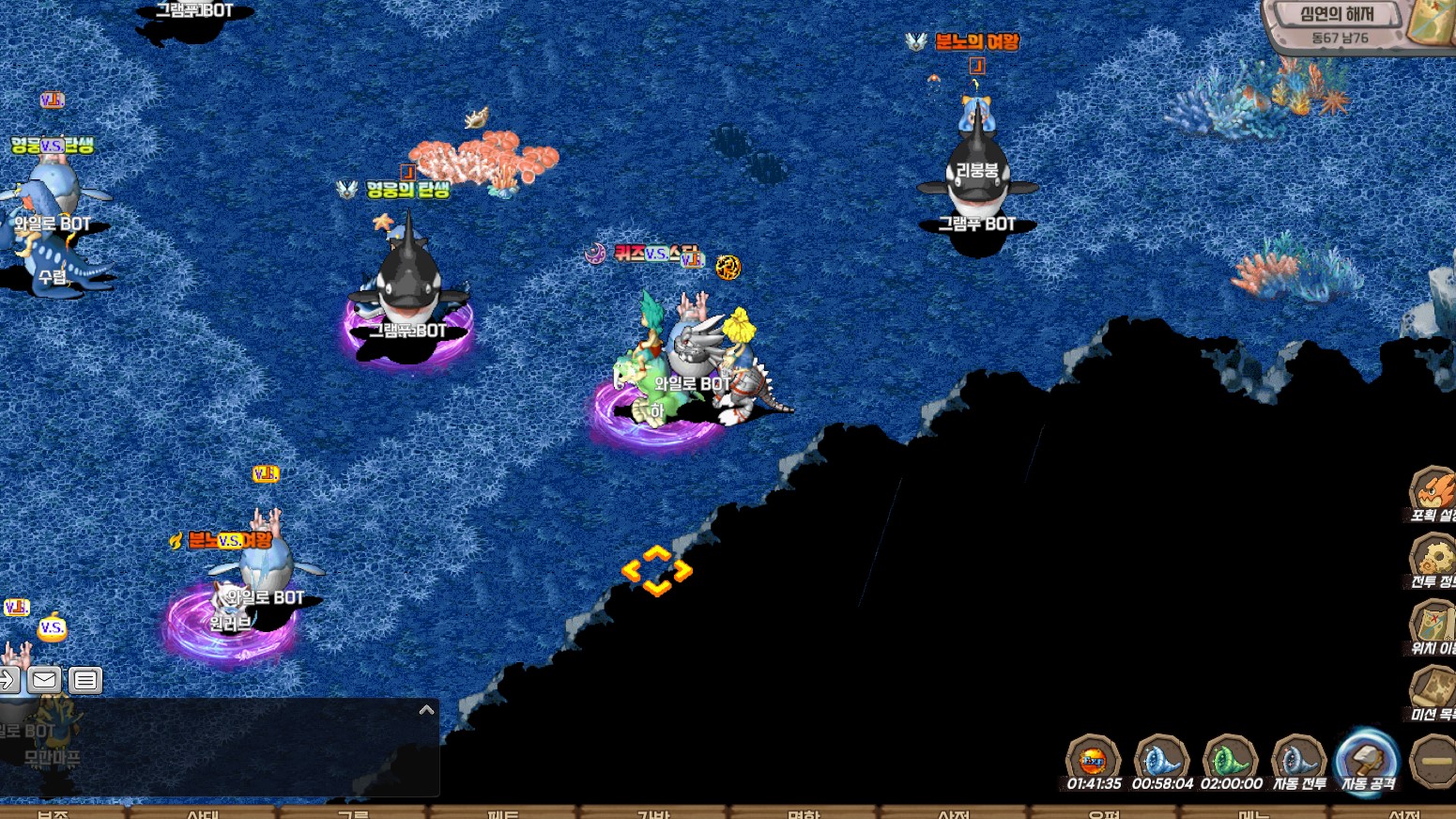Open the mail envelope button
This screenshot has width=1456, height=819.
click(44, 679)
